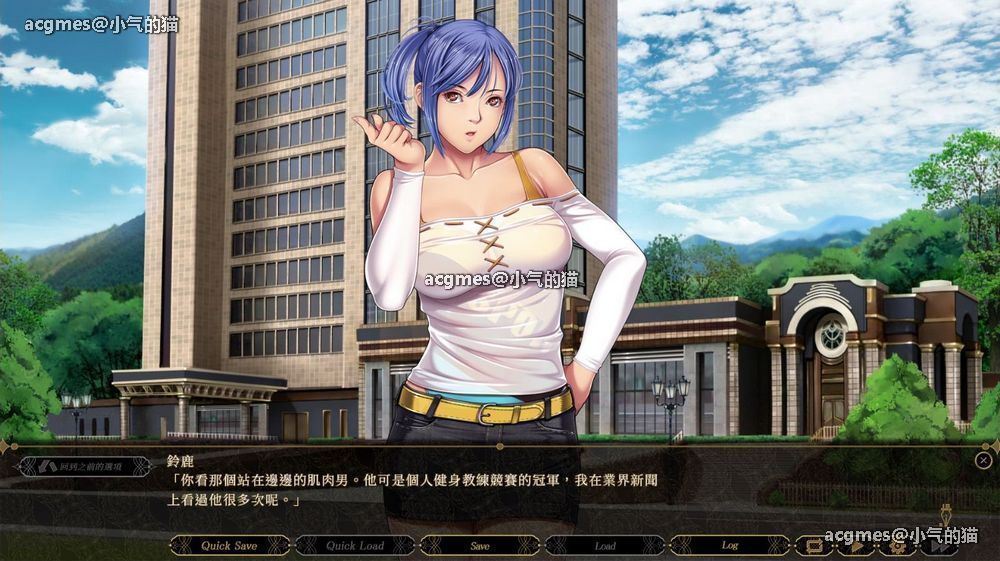Use the Quick Load button
Viewport: 1000px width, 561px height.
pyautogui.click(x=354, y=546)
